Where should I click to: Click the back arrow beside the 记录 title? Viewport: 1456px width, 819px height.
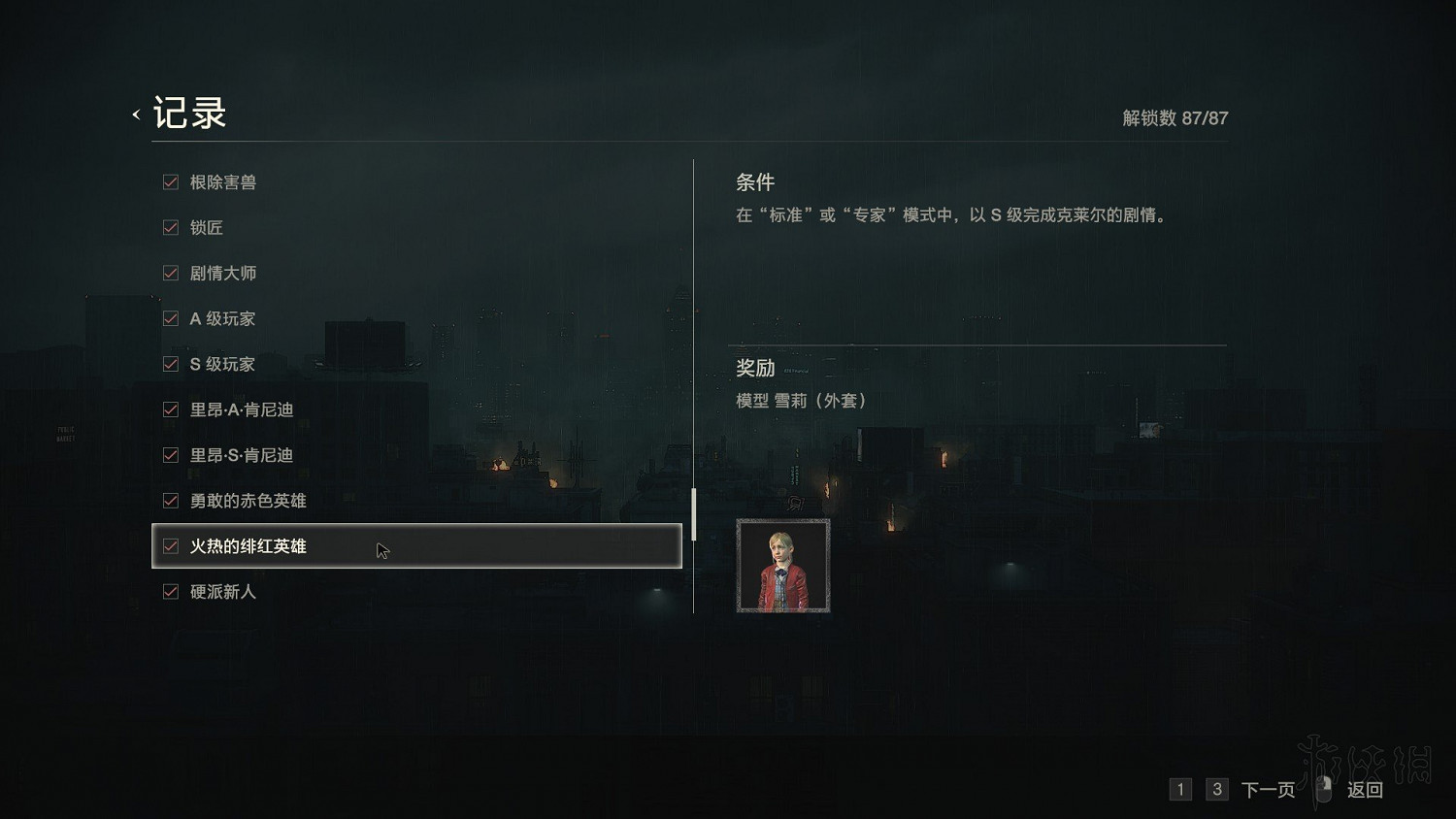pos(135,114)
